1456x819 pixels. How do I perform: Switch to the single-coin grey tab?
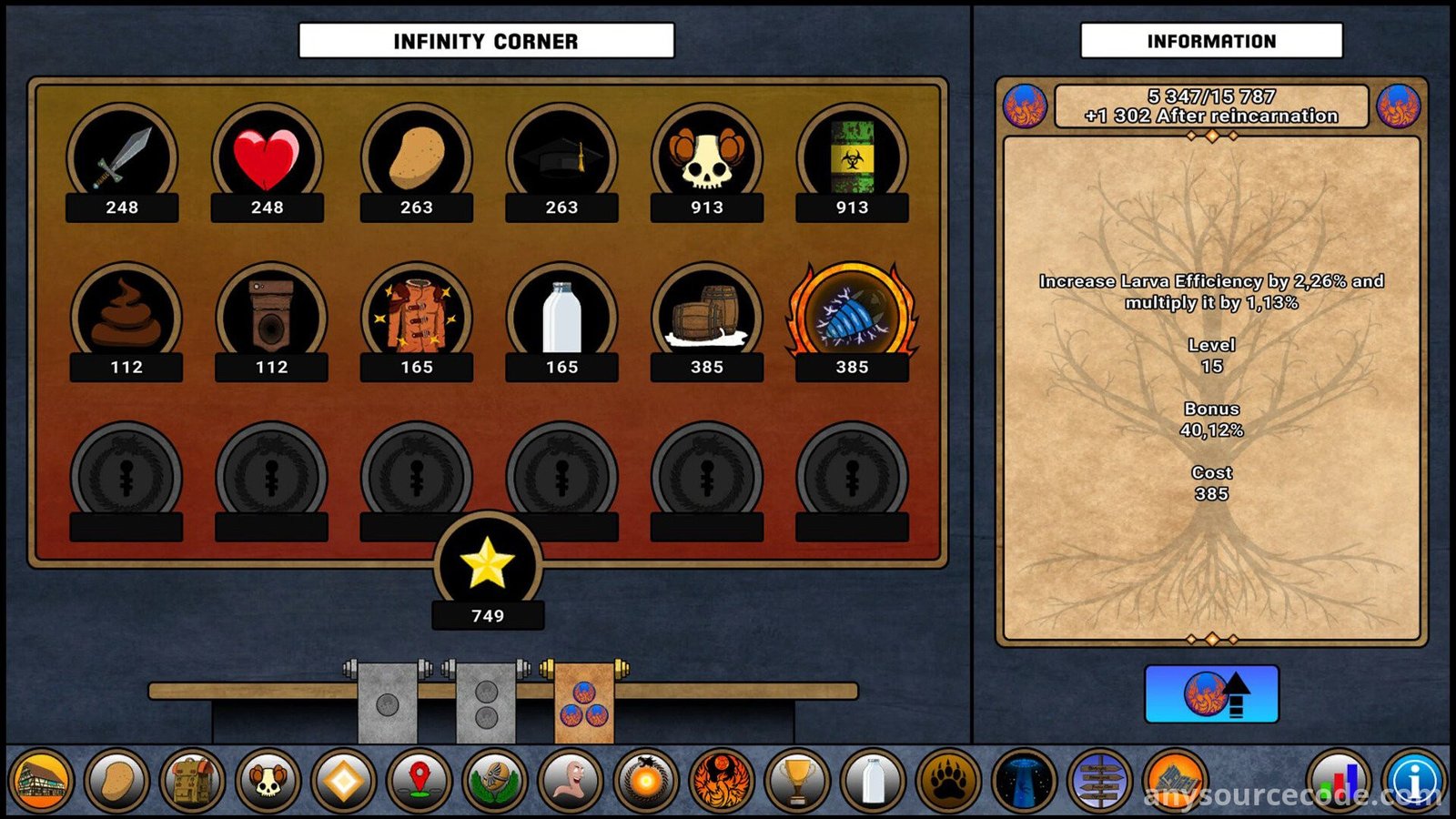pyautogui.click(x=388, y=703)
